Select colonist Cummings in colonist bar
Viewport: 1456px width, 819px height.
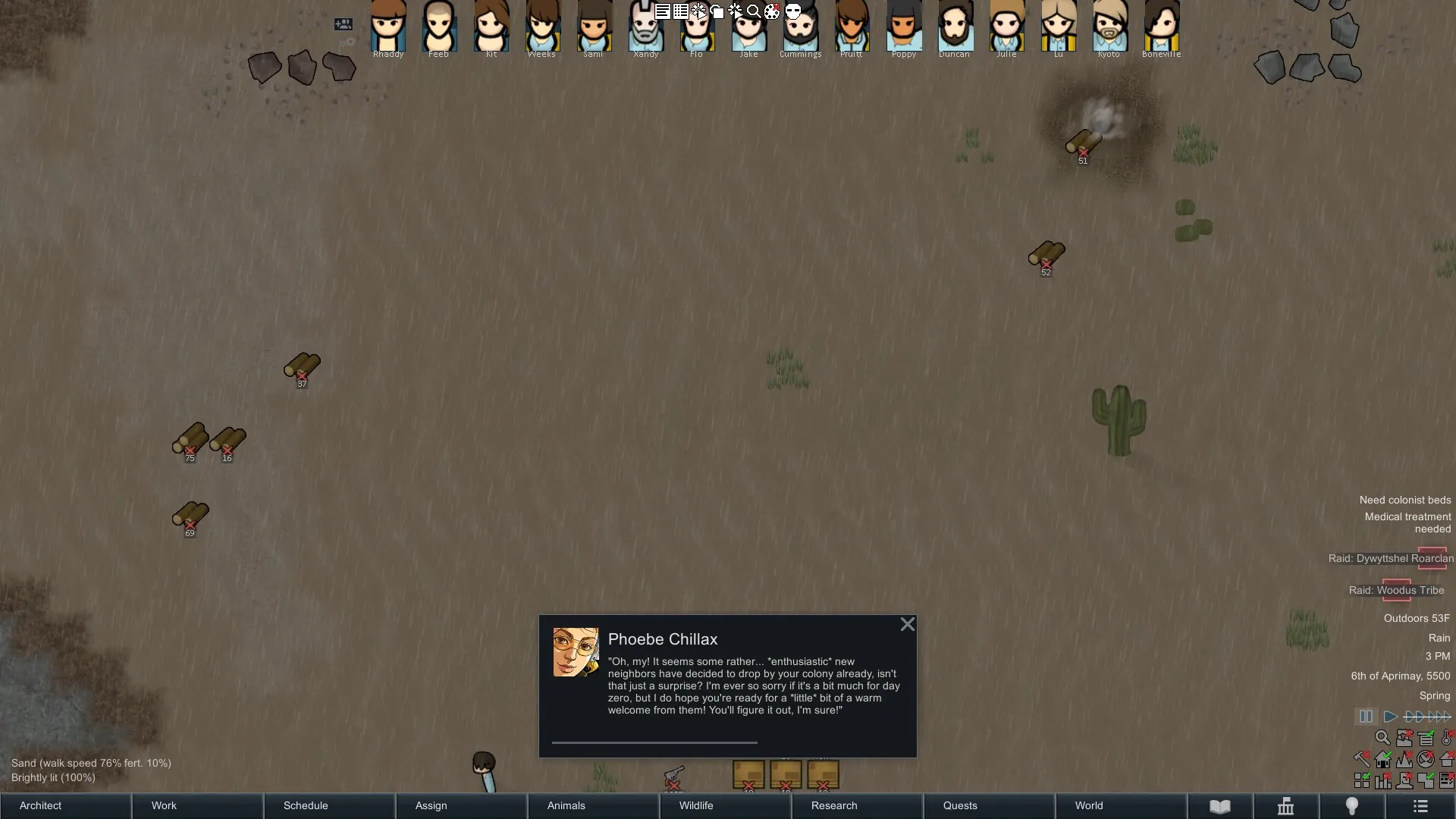pyautogui.click(x=800, y=27)
